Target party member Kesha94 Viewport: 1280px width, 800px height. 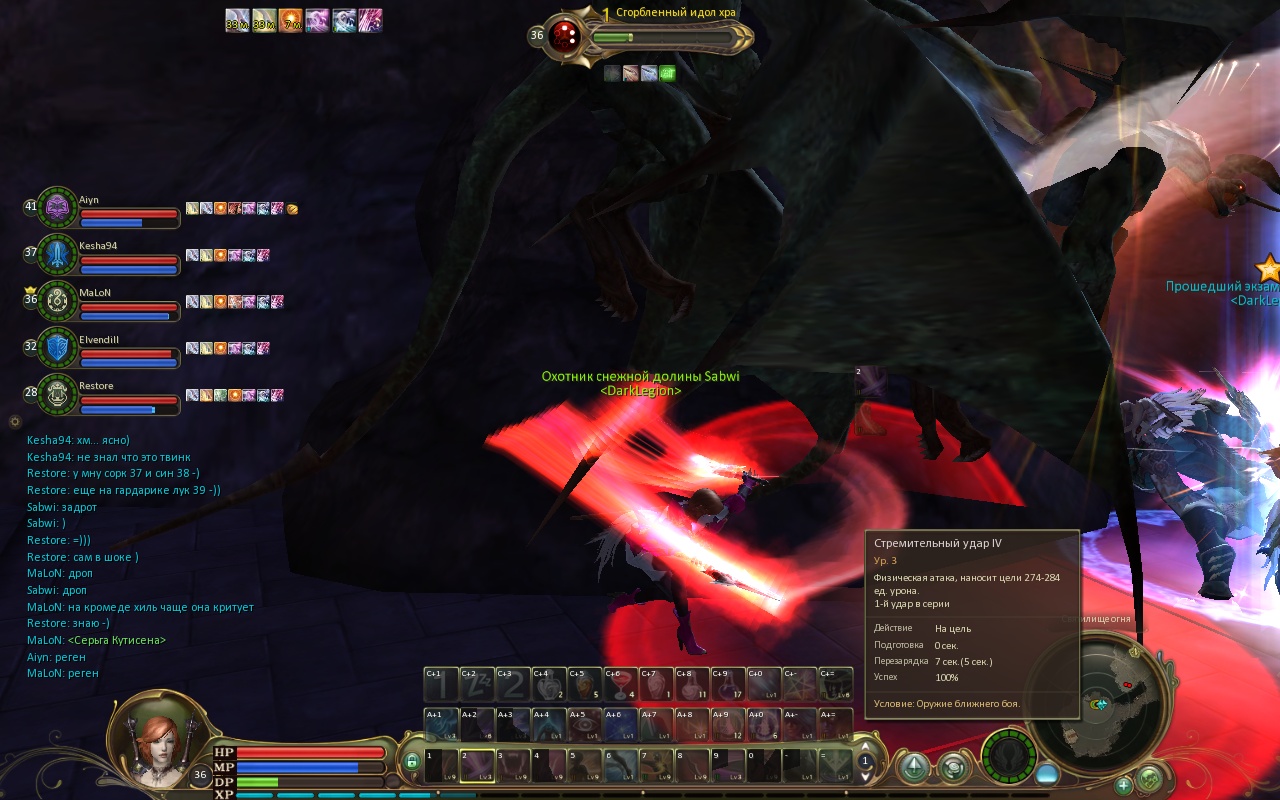(58, 254)
